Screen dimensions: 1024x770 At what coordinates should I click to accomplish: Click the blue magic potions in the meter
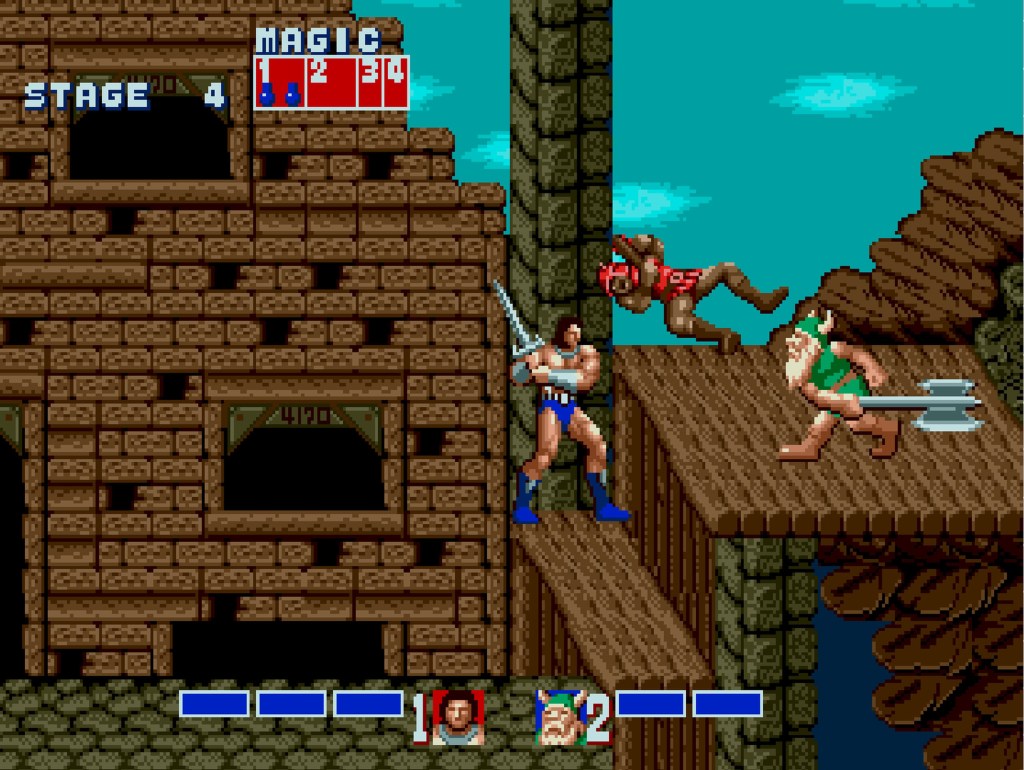pyautogui.click(x=279, y=96)
